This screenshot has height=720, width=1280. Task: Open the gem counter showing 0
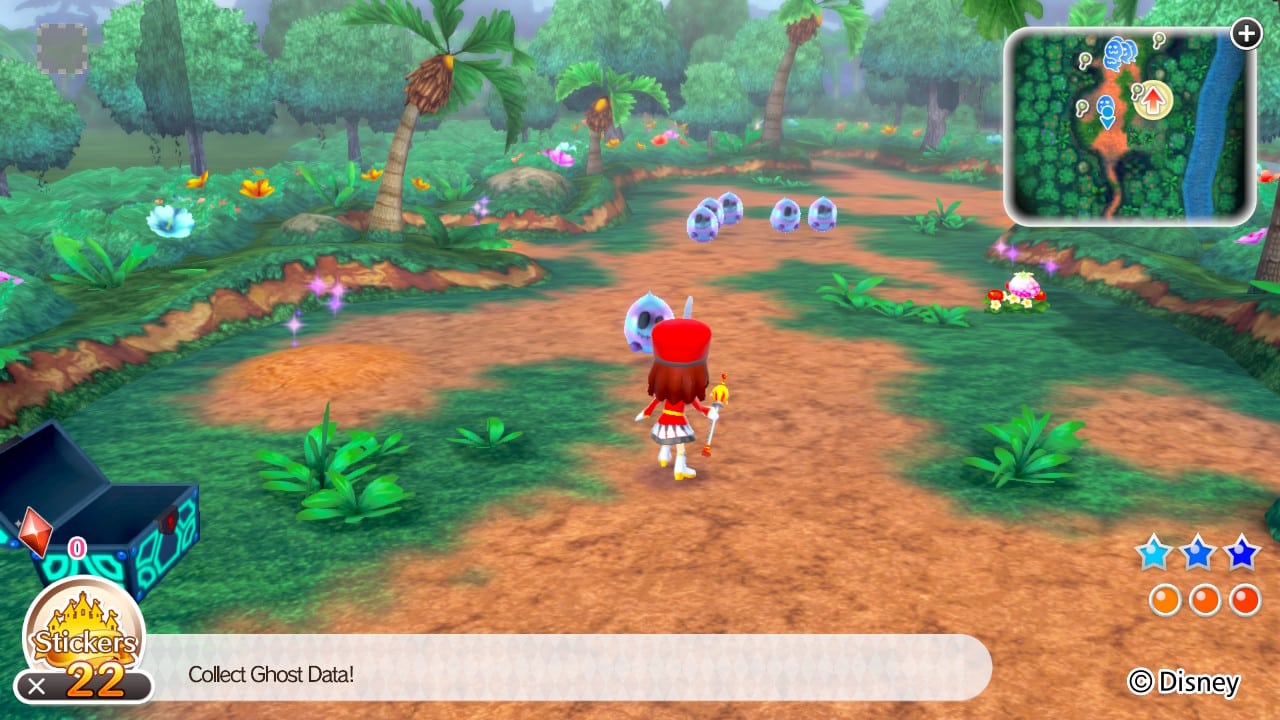pos(75,547)
